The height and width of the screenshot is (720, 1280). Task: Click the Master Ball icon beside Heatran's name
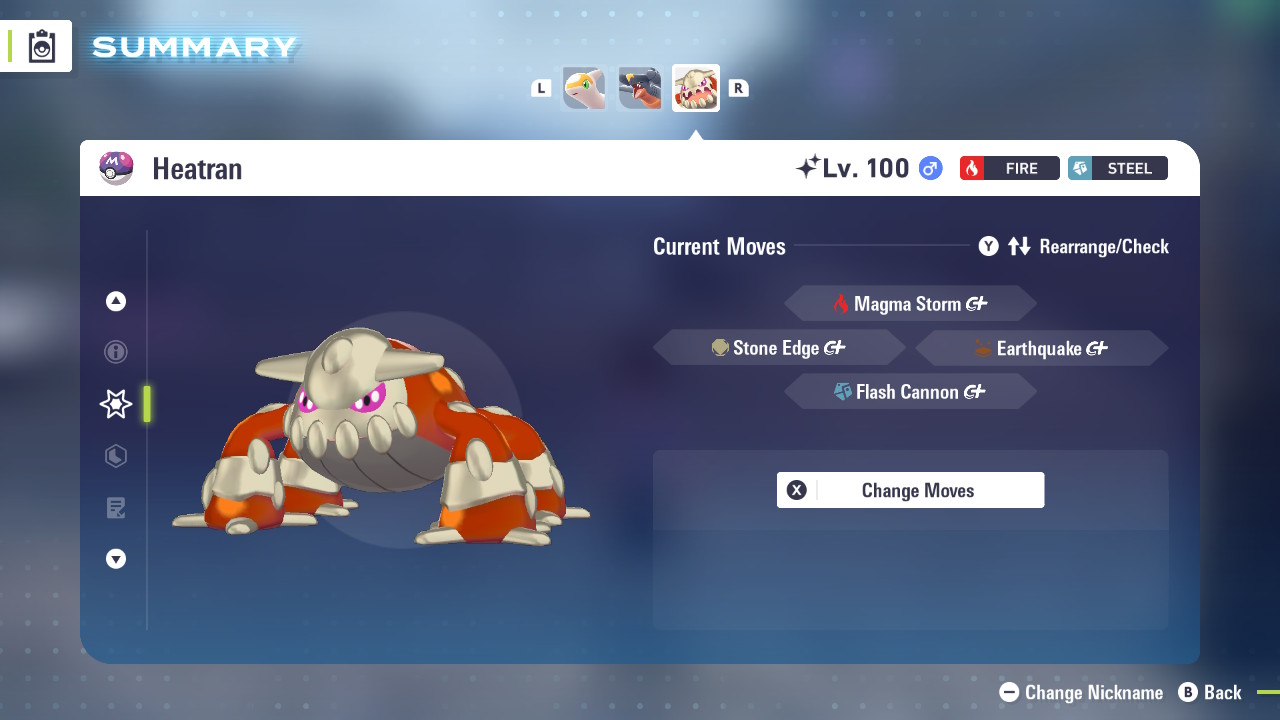click(116, 168)
